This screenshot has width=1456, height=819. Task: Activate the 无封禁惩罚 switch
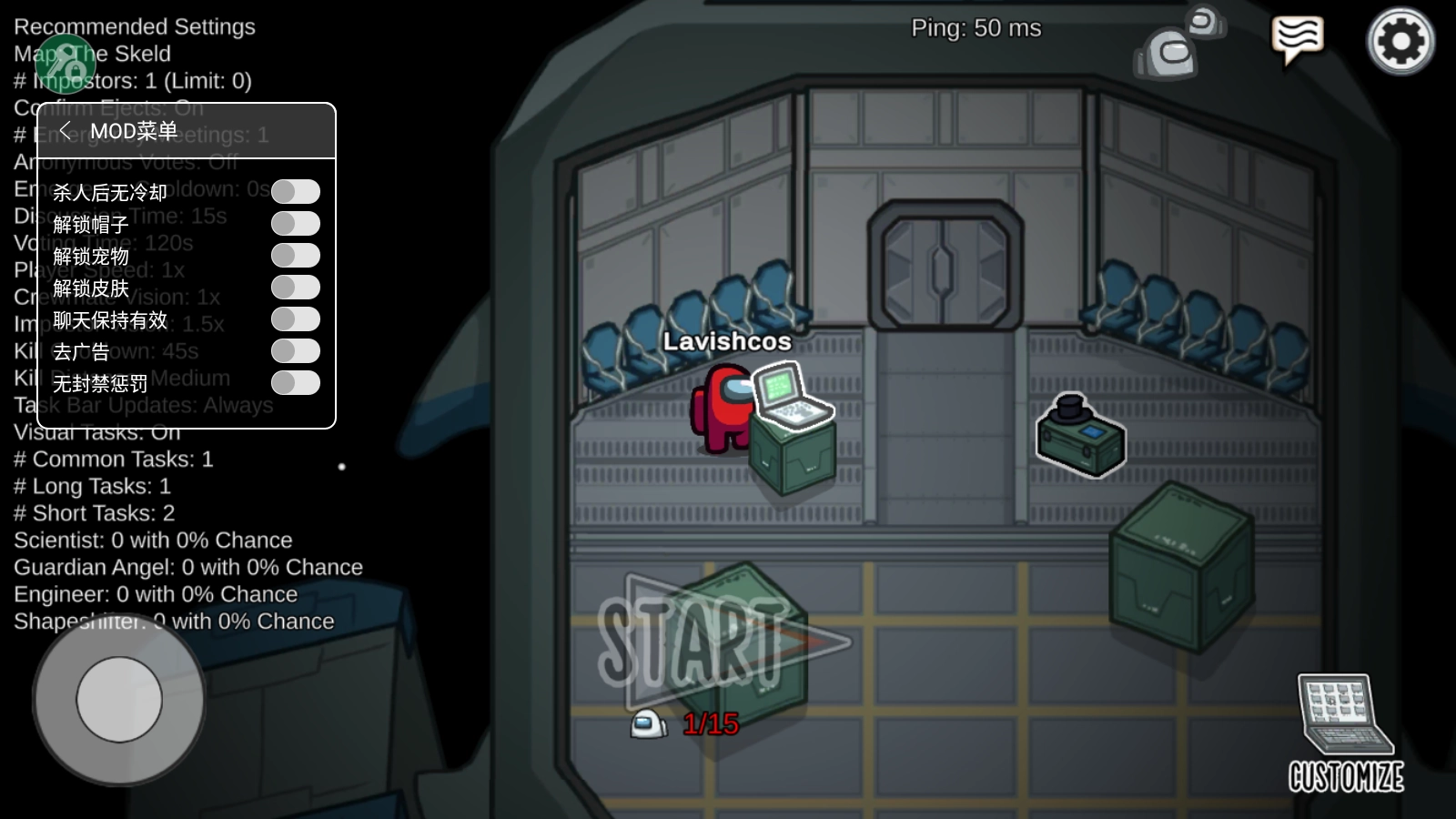[x=296, y=383]
